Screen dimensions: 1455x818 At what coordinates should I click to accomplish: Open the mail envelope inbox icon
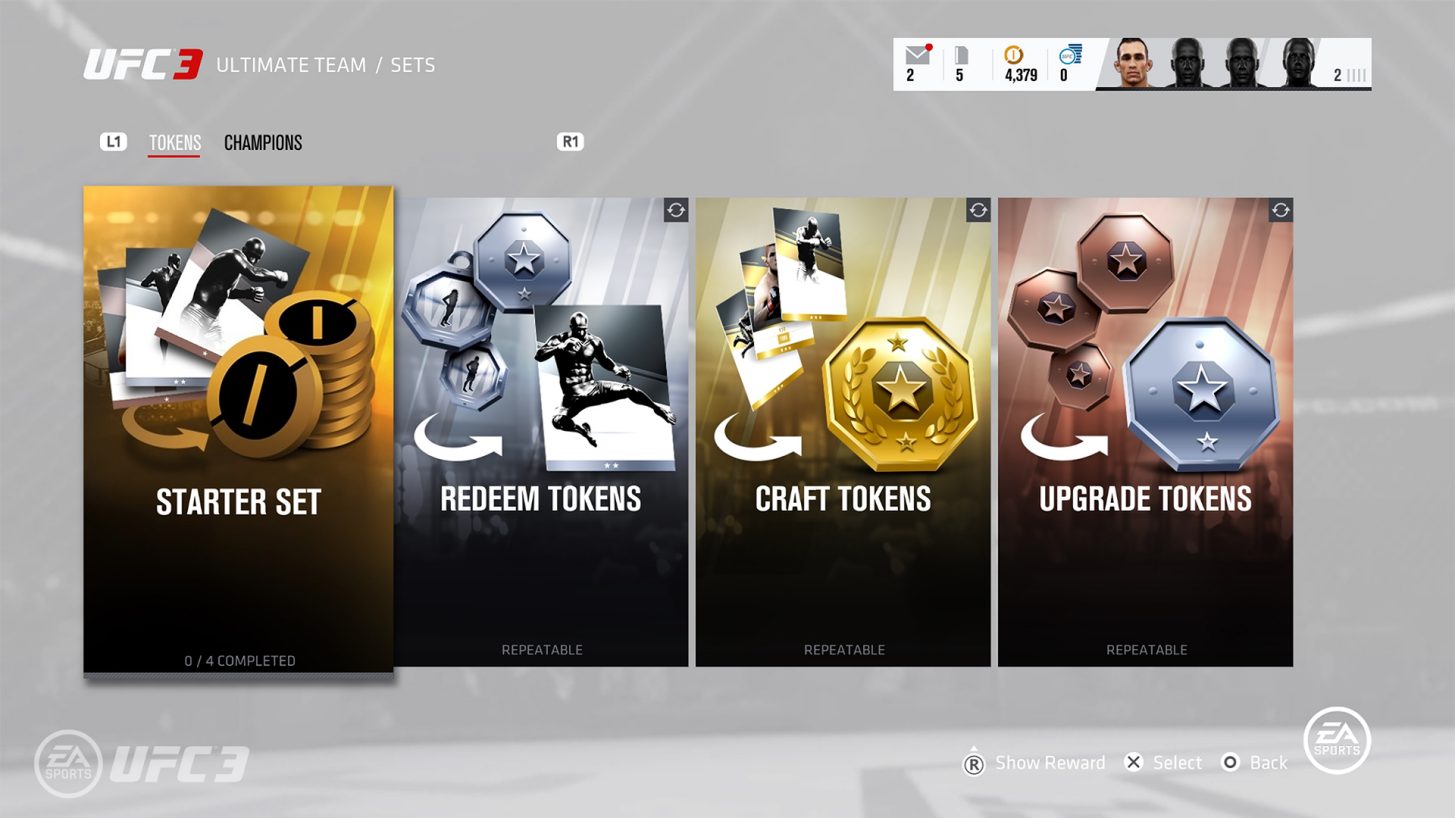click(916, 56)
